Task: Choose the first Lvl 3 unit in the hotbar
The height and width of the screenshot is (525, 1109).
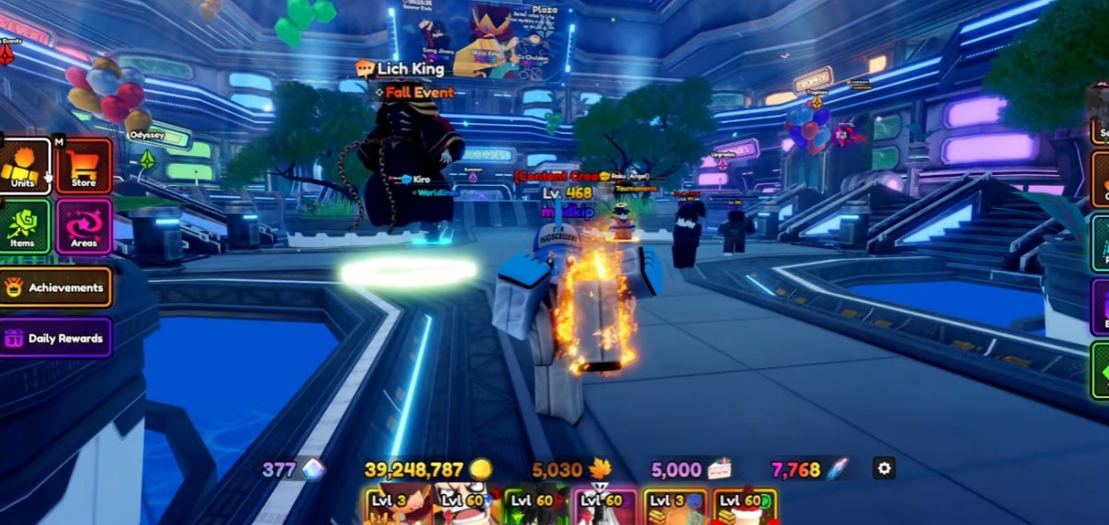Action: click(395, 507)
